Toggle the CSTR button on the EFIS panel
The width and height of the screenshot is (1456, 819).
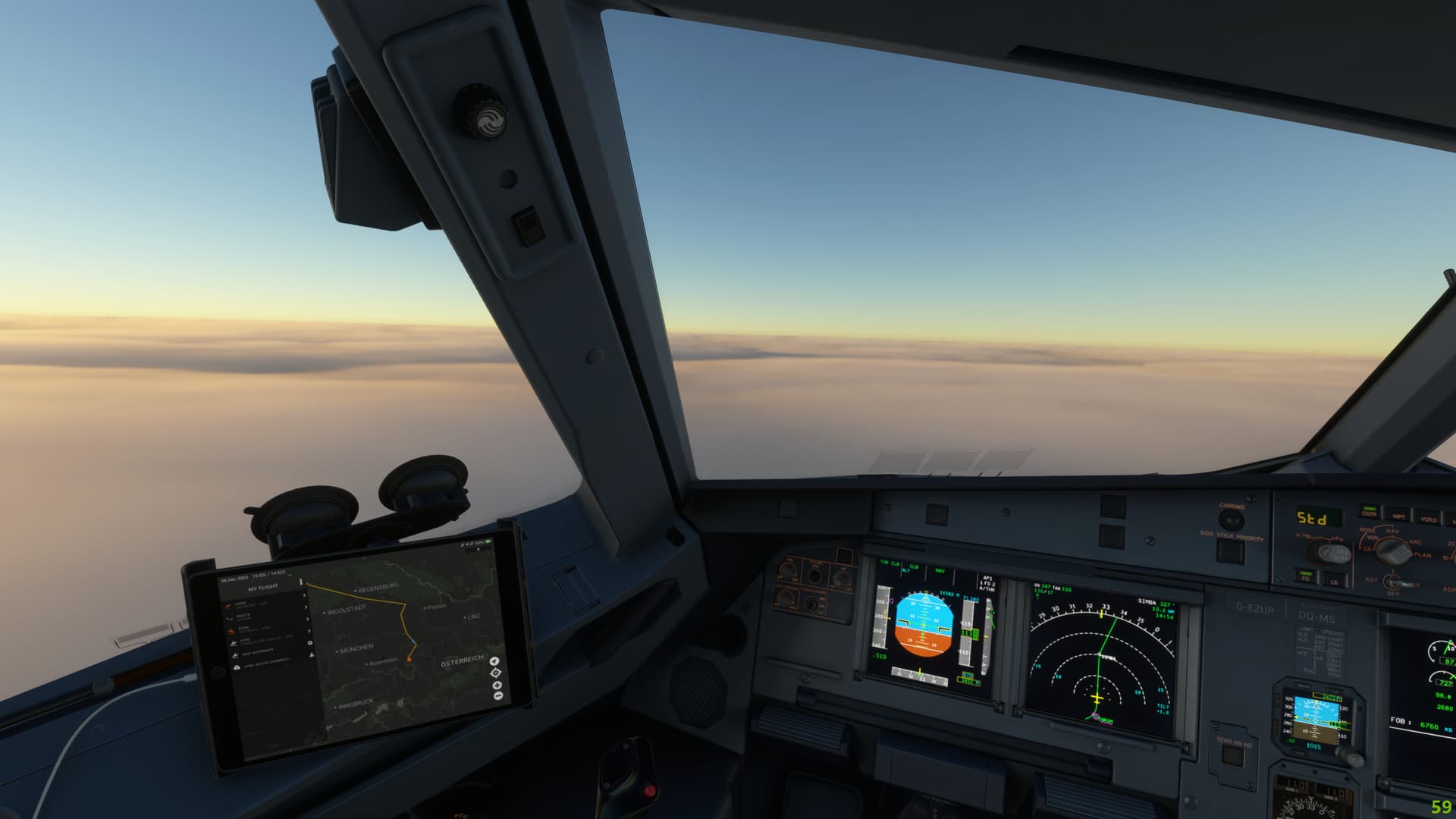tap(1369, 513)
